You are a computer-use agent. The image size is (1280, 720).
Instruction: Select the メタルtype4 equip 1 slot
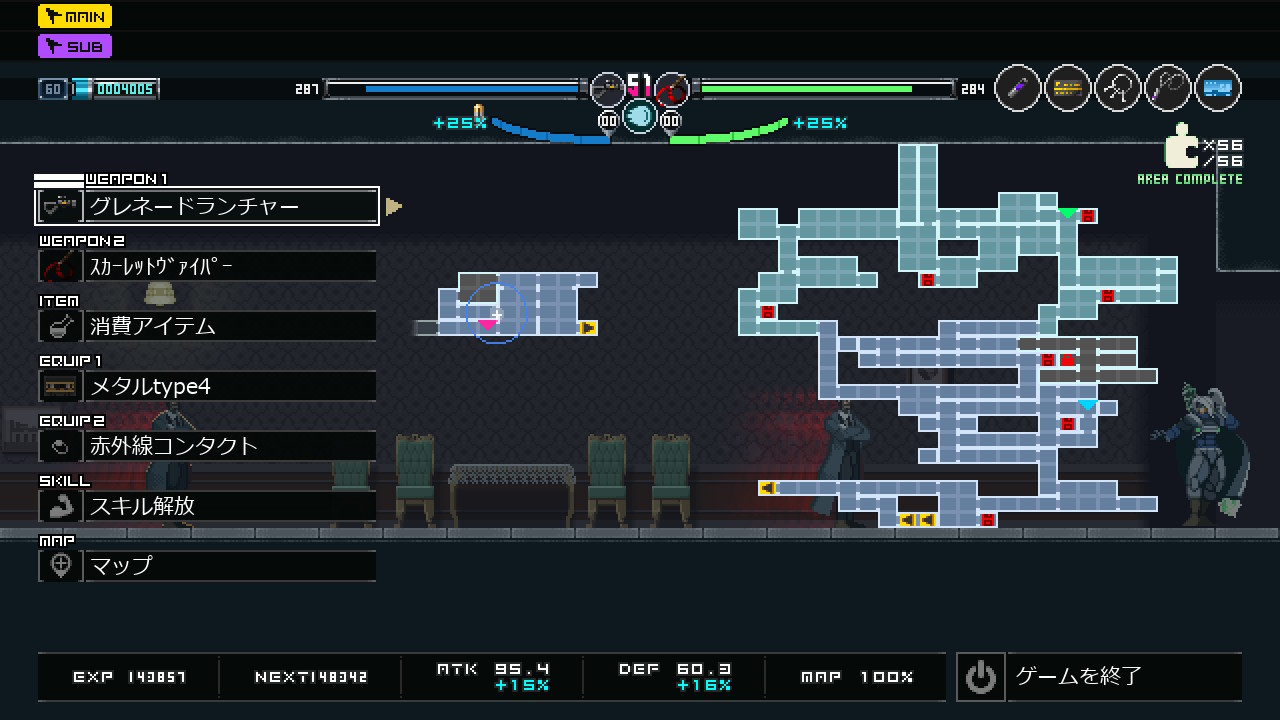[207, 386]
